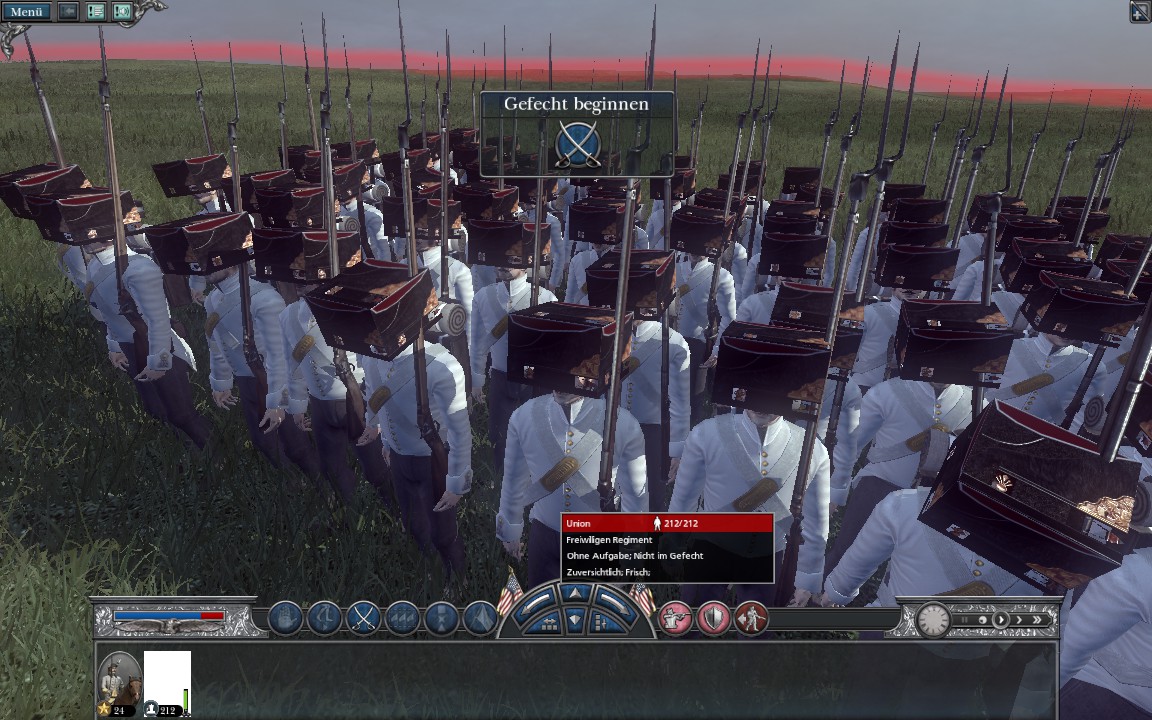Toggle the red fire-at-will rifleman button
This screenshot has width=1152, height=720.
675,619
